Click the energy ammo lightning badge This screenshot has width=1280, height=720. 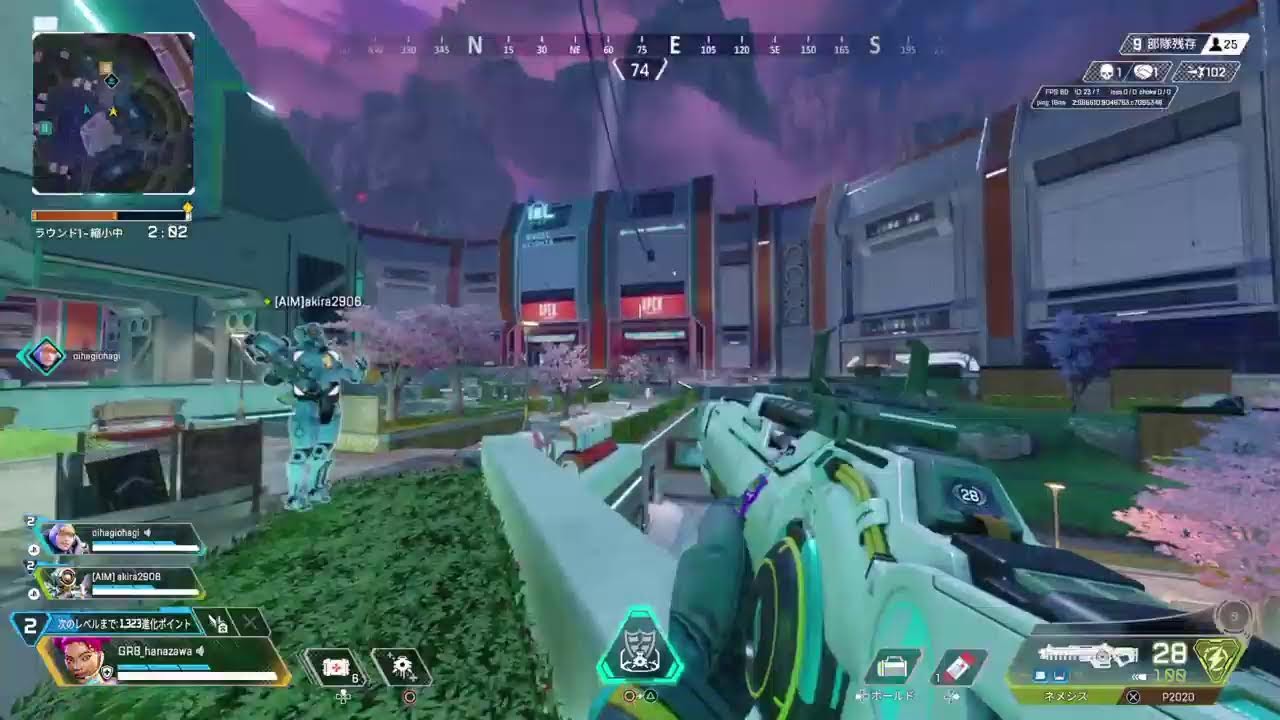[1219, 660]
